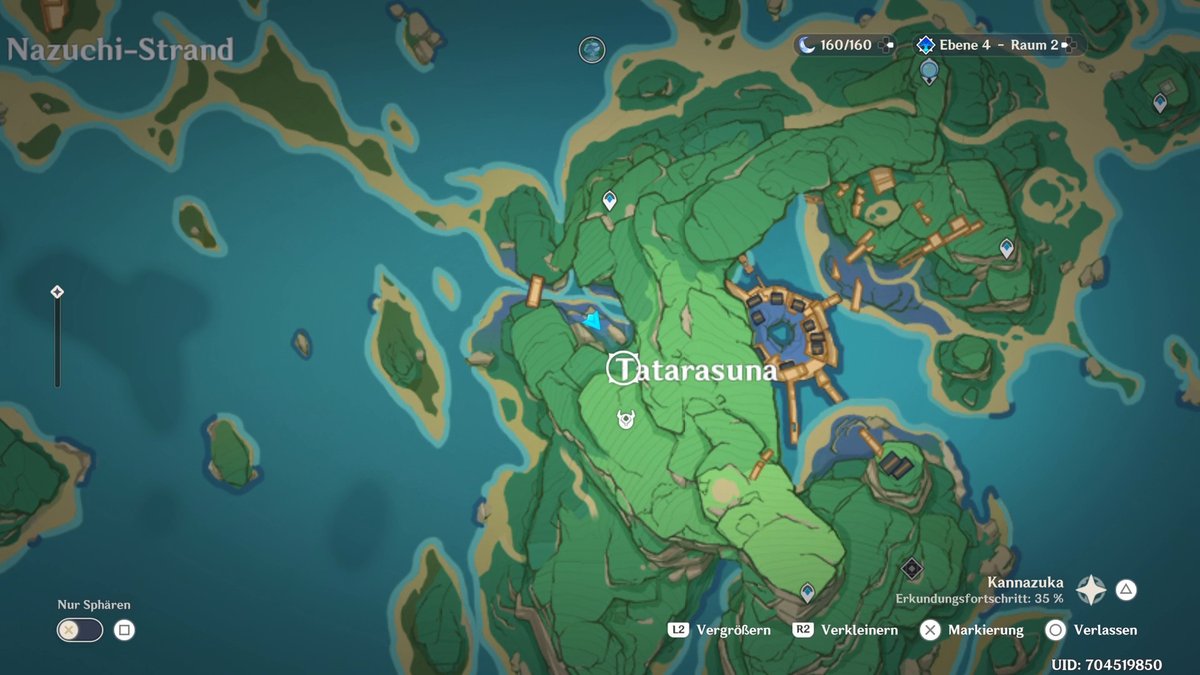The width and height of the screenshot is (1200, 675).
Task: Add resin via the 160/160 plus icon
Action: 886,45
